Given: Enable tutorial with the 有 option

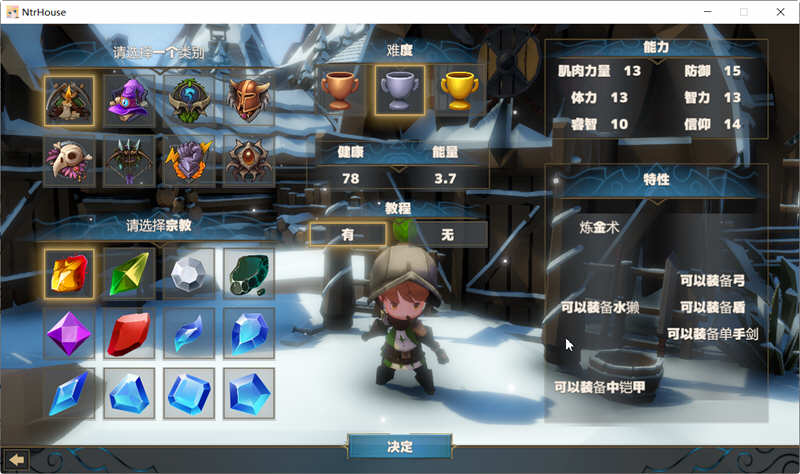Looking at the screenshot, I should click(348, 234).
